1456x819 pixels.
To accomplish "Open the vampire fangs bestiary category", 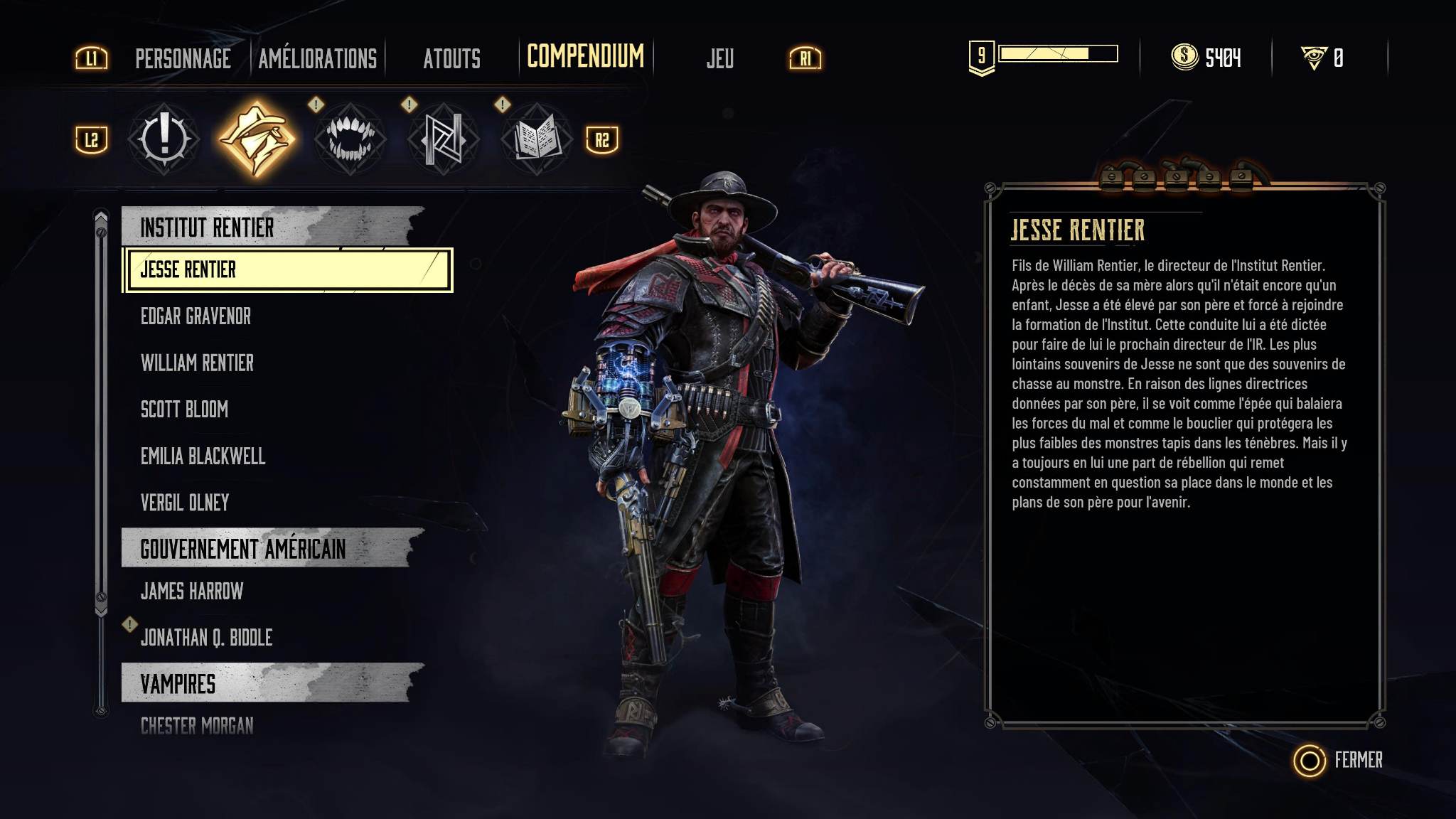I will pyautogui.click(x=349, y=139).
